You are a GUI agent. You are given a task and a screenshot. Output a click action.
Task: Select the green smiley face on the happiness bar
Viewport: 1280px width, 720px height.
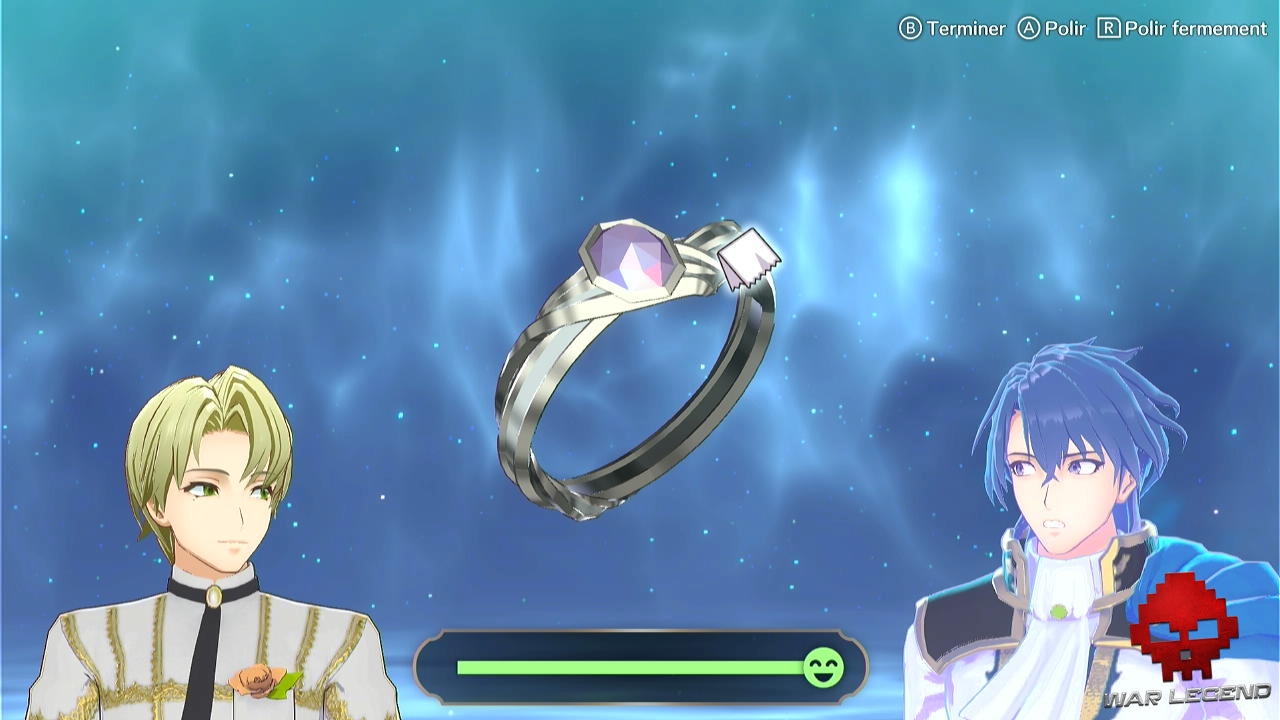pyautogui.click(x=822, y=668)
